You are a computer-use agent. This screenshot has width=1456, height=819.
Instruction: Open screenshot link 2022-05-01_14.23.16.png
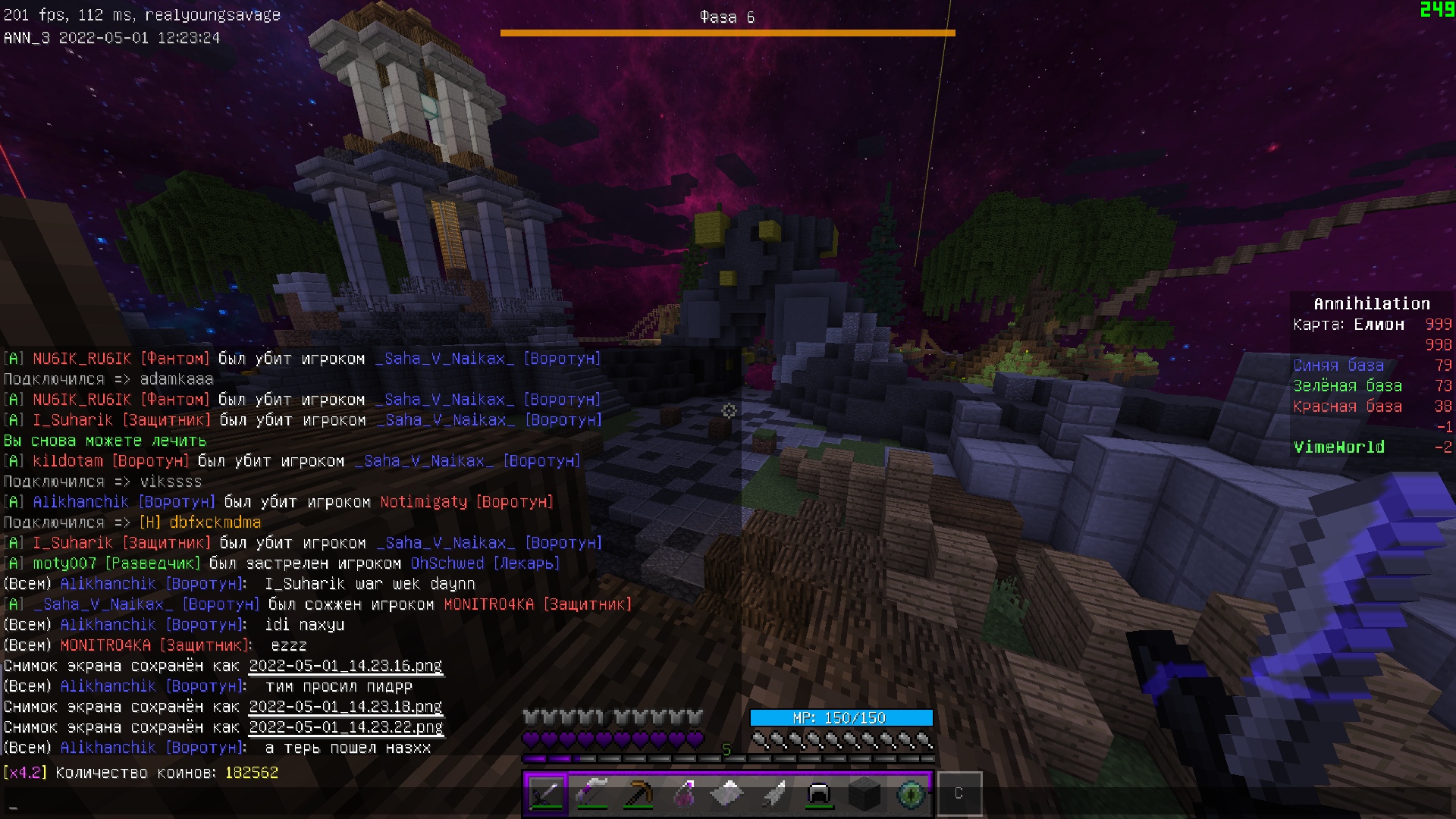click(x=345, y=666)
